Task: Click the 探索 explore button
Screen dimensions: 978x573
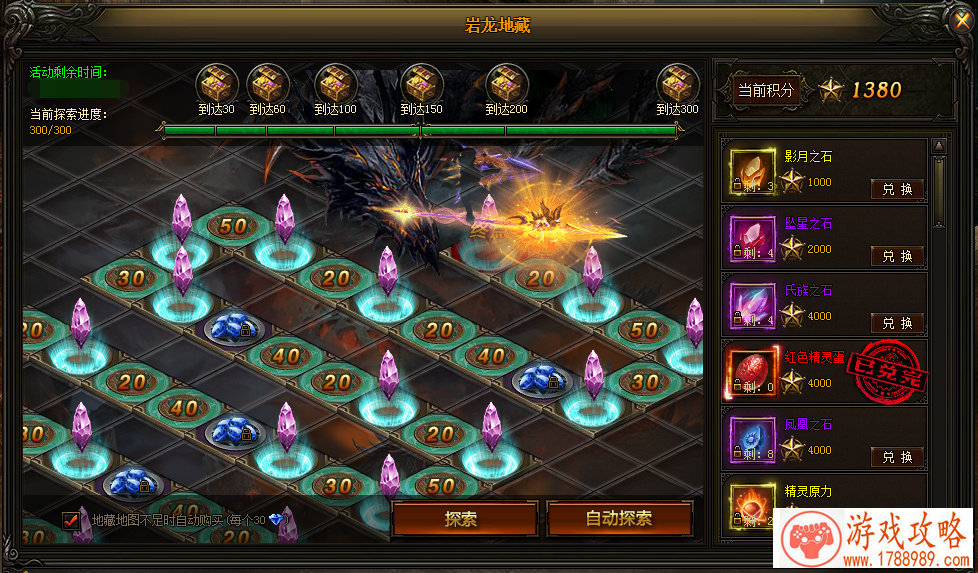Action: (x=461, y=519)
